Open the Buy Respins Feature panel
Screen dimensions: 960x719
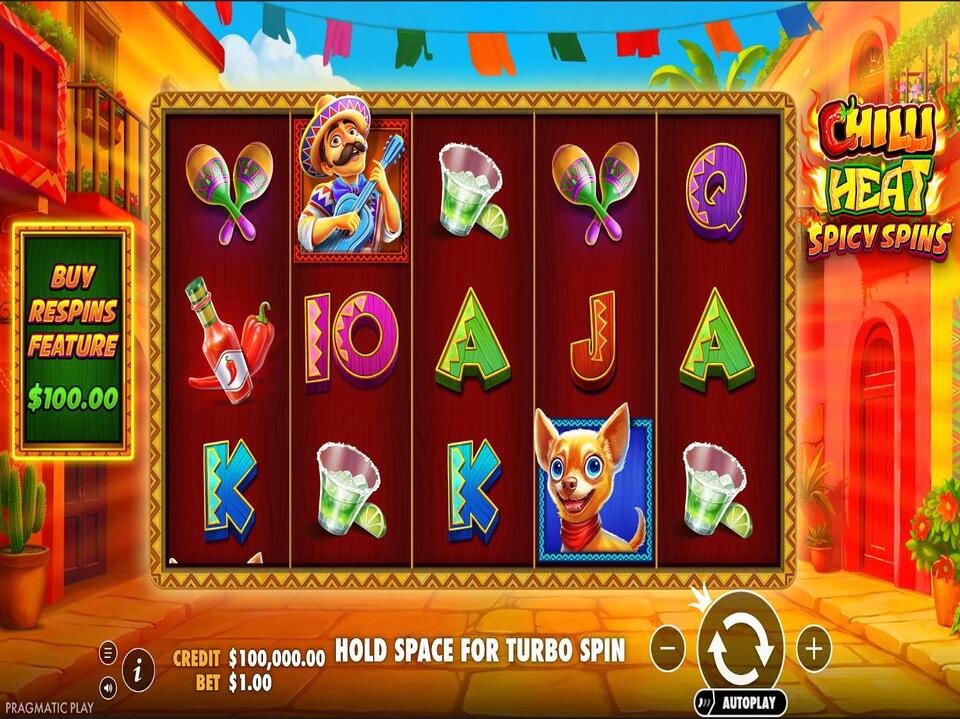click(x=72, y=338)
